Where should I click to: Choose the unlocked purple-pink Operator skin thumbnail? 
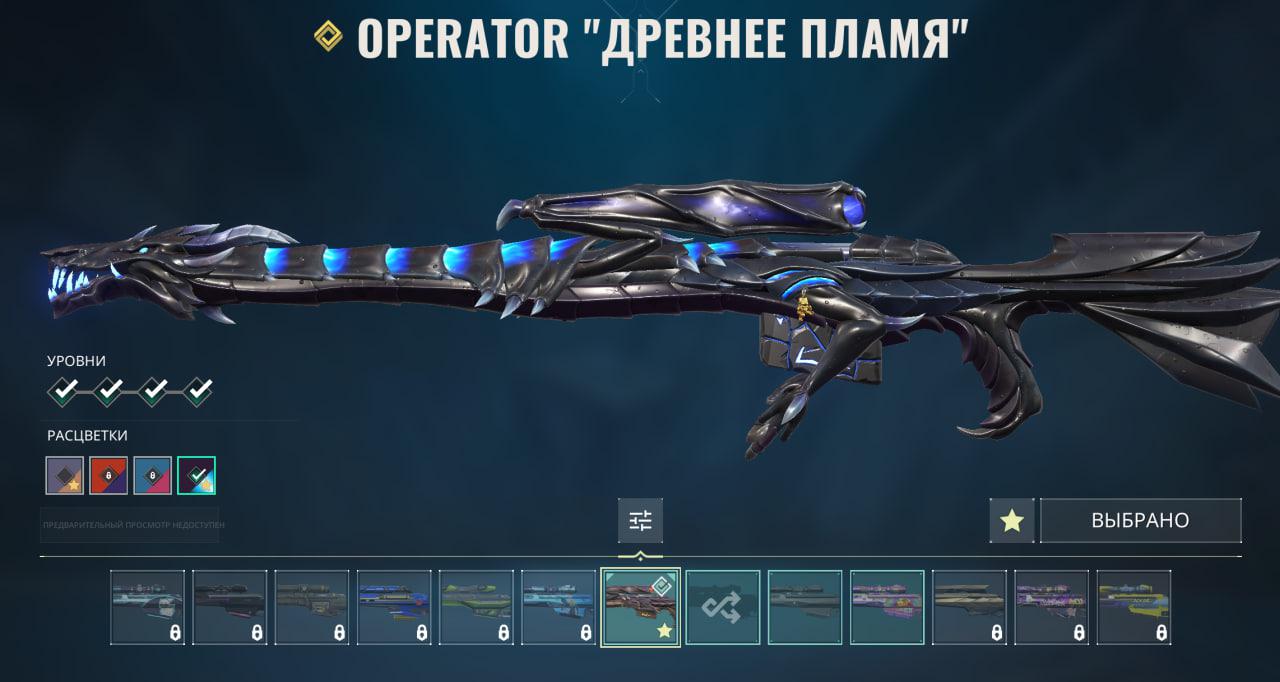click(887, 608)
